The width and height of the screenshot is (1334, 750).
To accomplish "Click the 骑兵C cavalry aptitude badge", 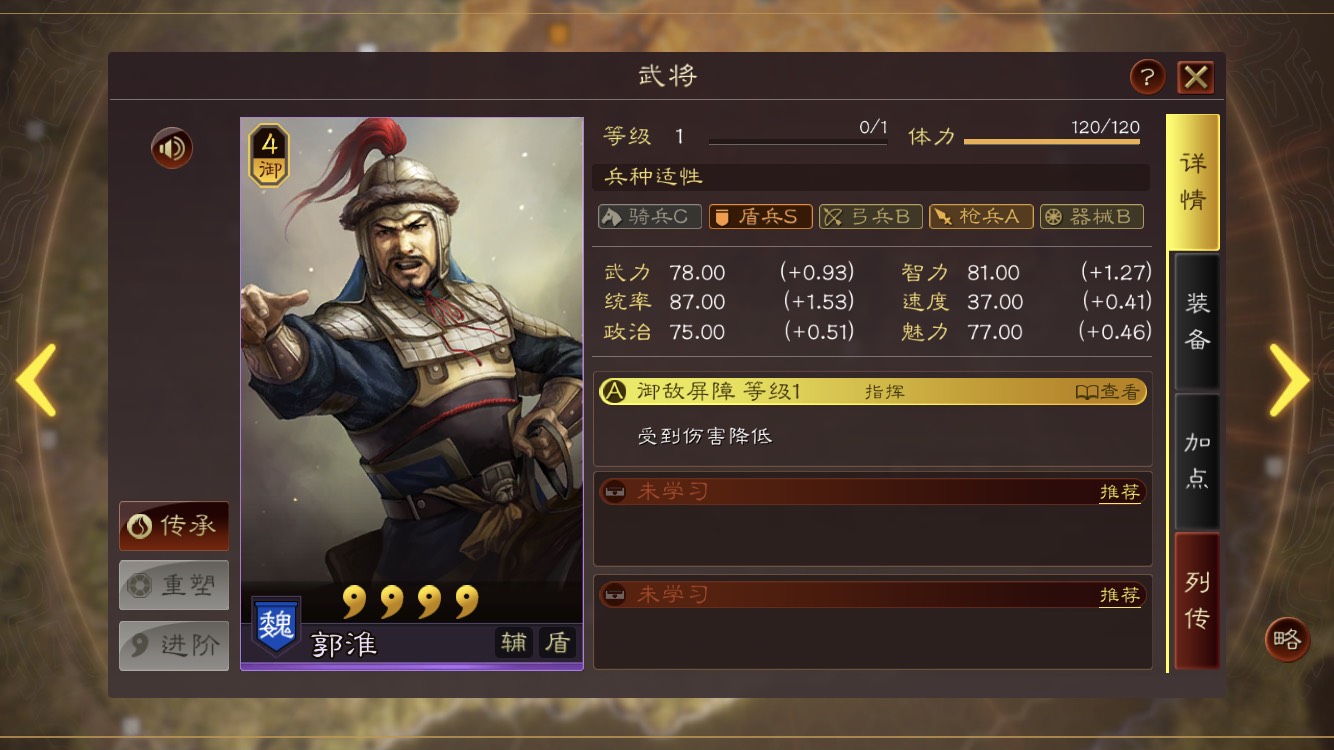I will 649,216.
